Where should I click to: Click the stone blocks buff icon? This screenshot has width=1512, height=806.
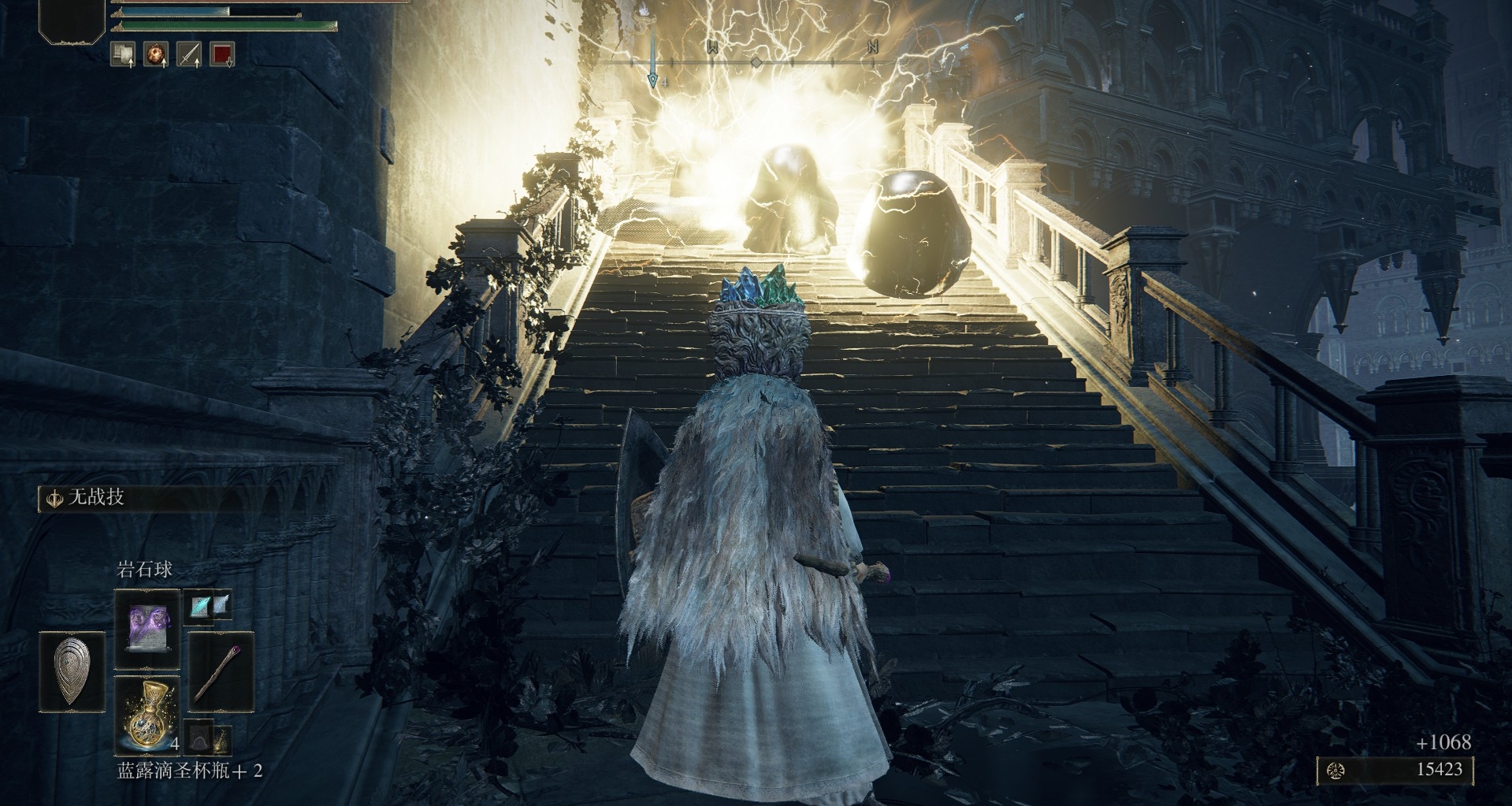(122, 54)
